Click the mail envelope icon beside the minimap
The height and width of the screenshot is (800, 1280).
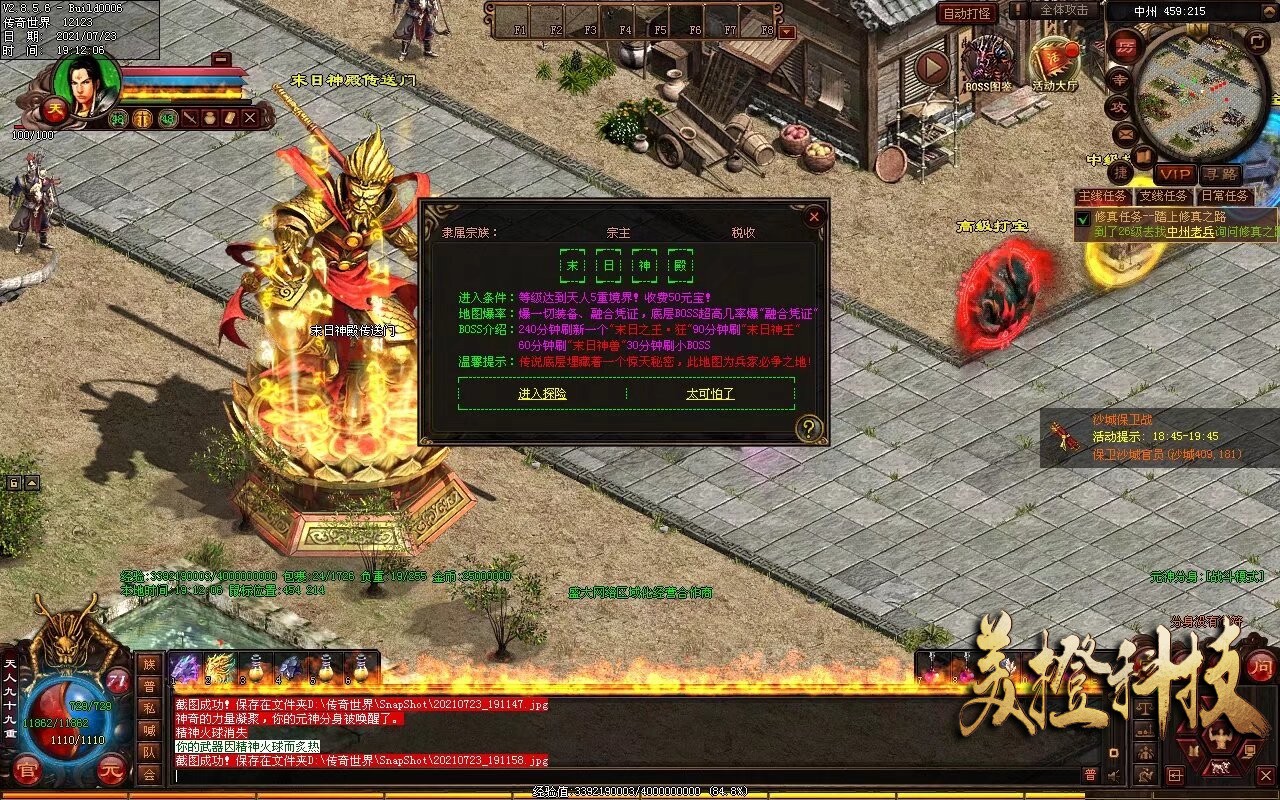[x=1124, y=134]
